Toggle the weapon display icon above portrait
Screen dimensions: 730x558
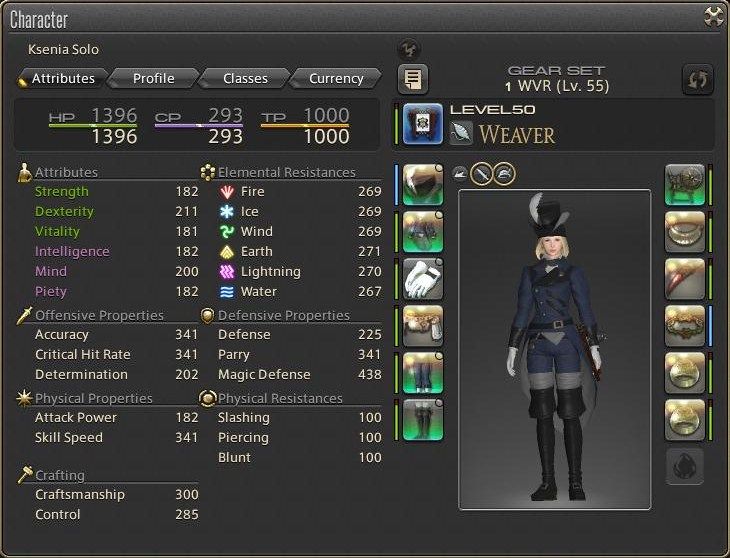pyautogui.click(x=481, y=172)
